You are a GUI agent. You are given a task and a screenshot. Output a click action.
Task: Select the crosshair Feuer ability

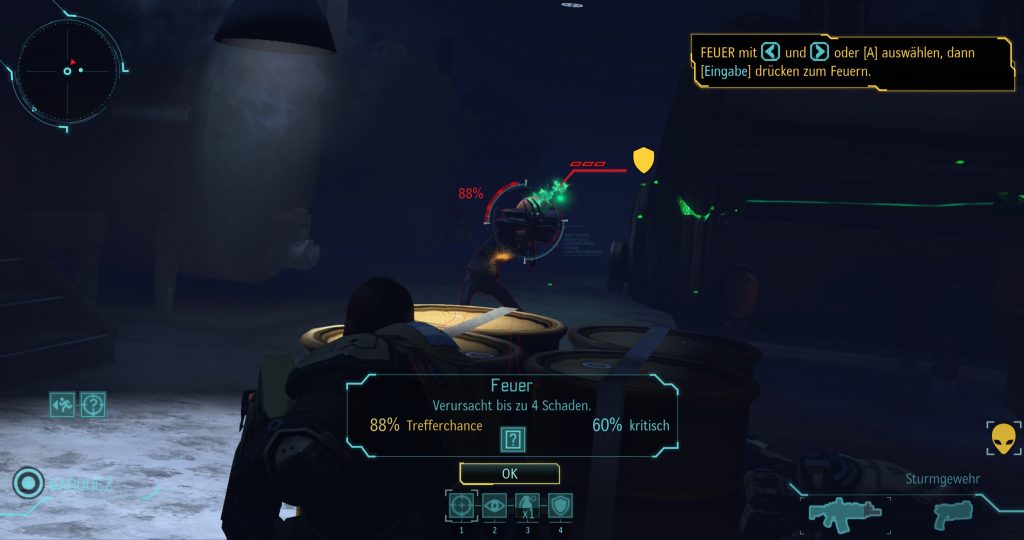(461, 506)
